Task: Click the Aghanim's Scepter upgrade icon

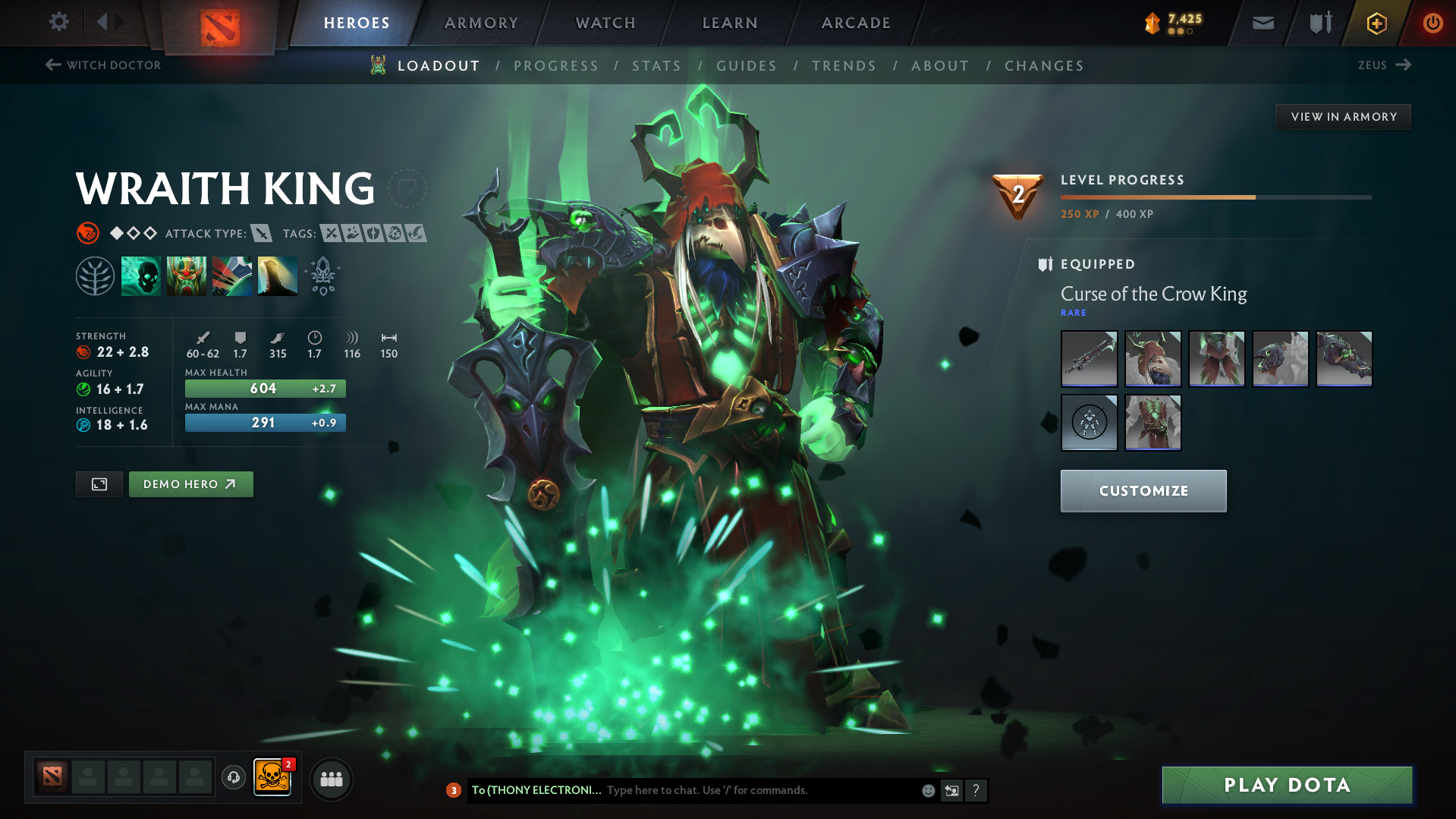Action: tap(322, 276)
